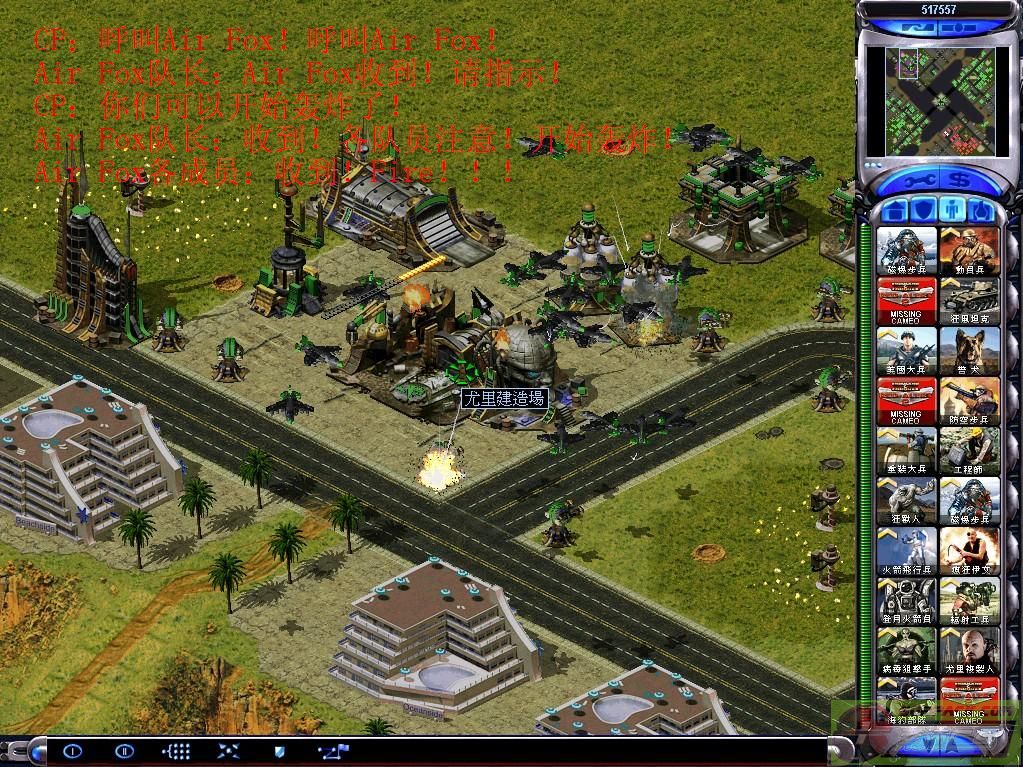1023x767 pixels.
Task: Build the tank cameo unit
Action: [969, 300]
